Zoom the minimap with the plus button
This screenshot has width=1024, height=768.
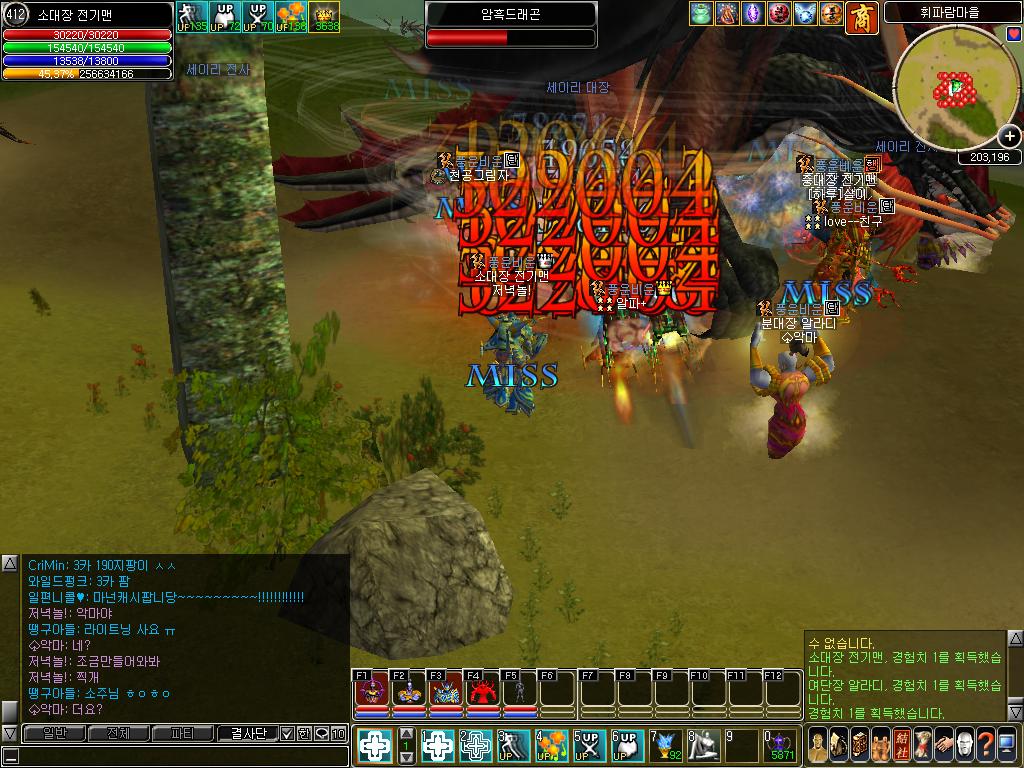point(1010,136)
